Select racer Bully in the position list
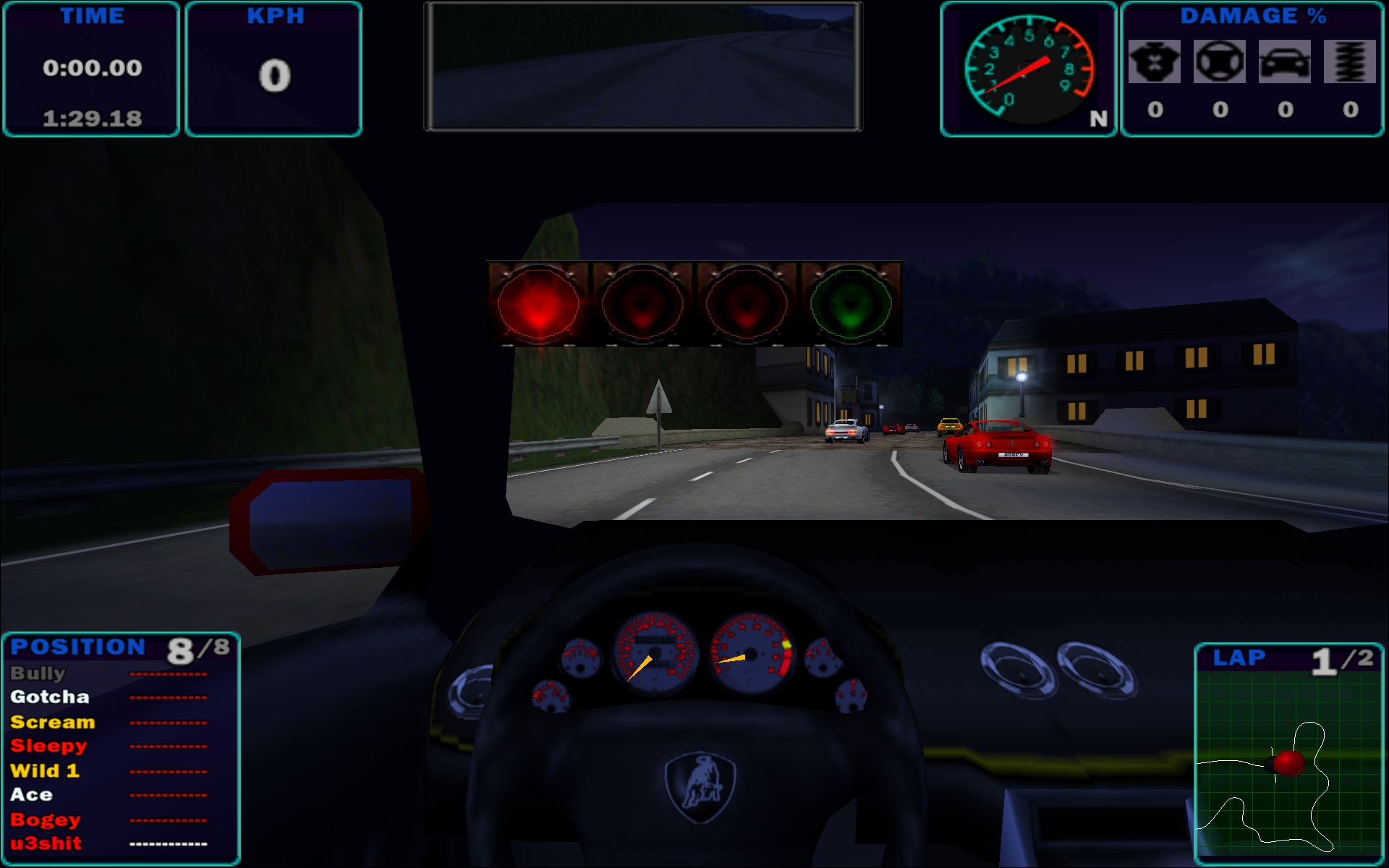This screenshot has width=1389, height=868. (x=38, y=673)
